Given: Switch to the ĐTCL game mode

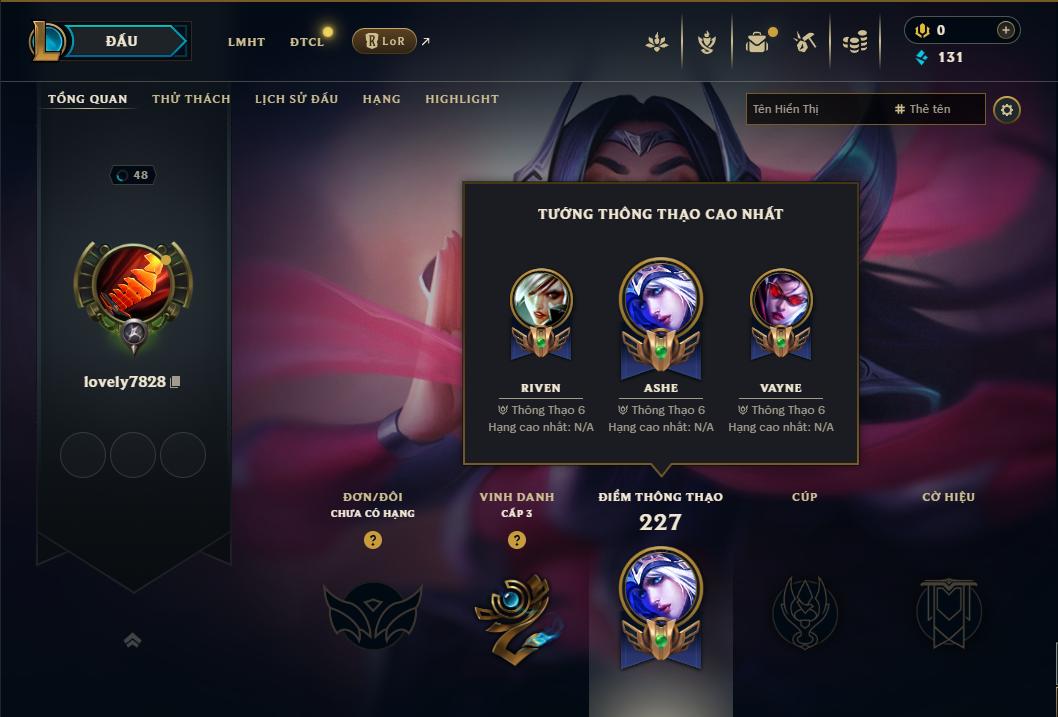Looking at the screenshot, I should coord(307,42).
